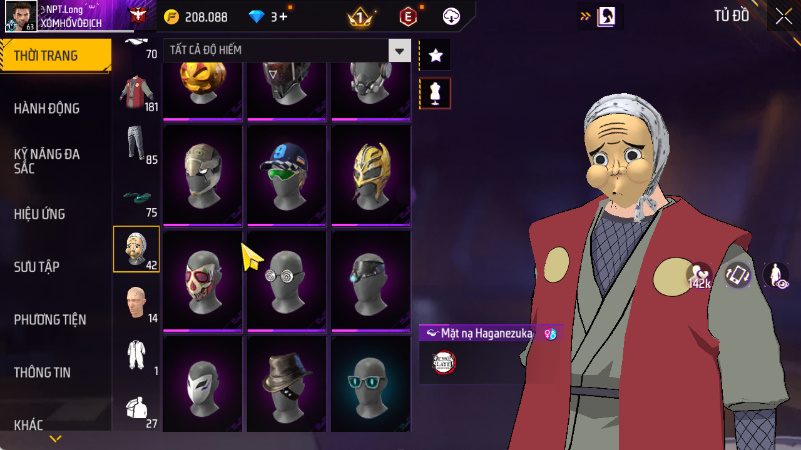801x450 pixels.
Task: Select the PHƯƠNG TIỆN menu entry
Action: pyautogui.click(x=50, y=319)
